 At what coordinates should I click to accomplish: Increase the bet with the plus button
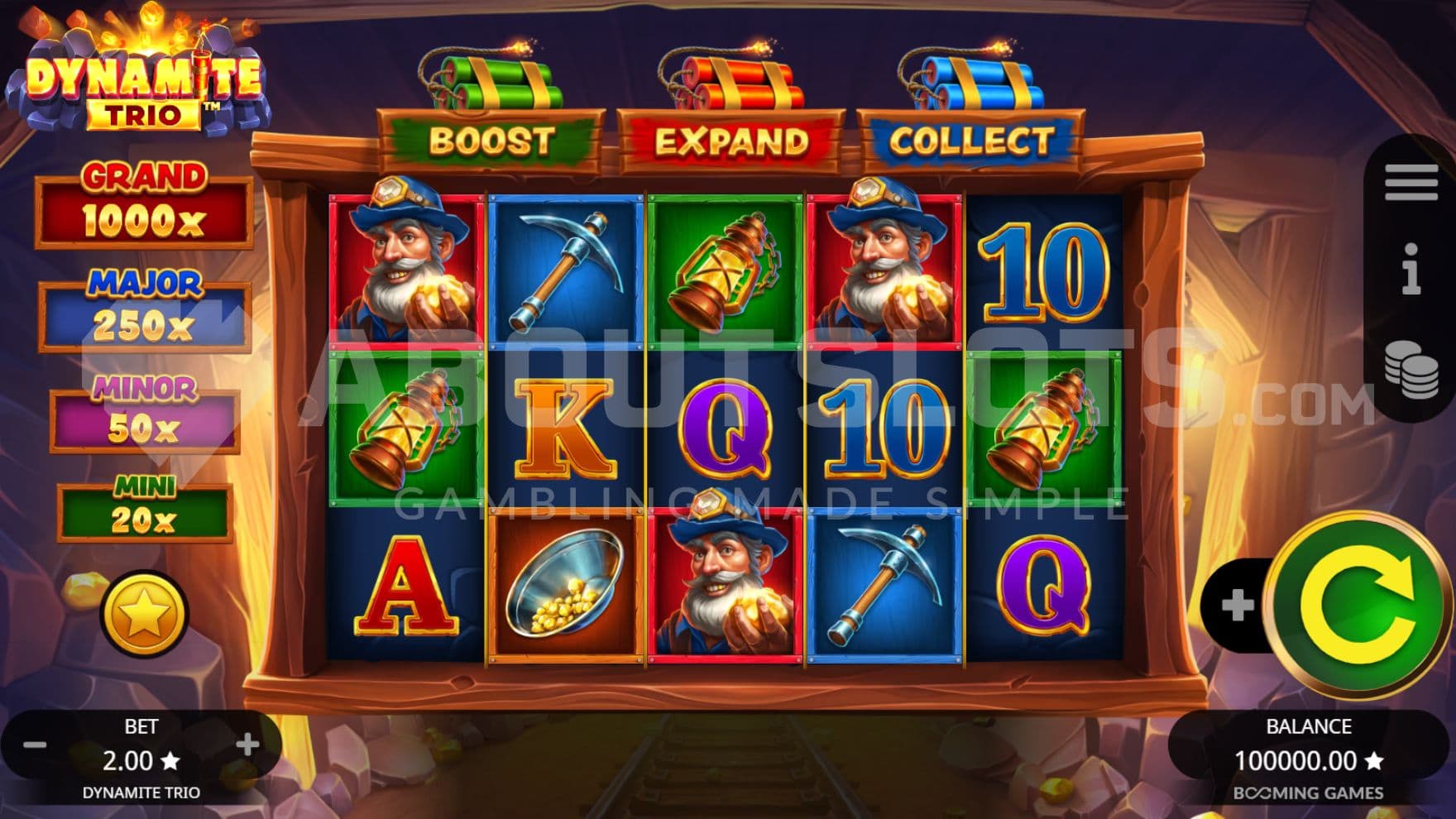(247, 745)
